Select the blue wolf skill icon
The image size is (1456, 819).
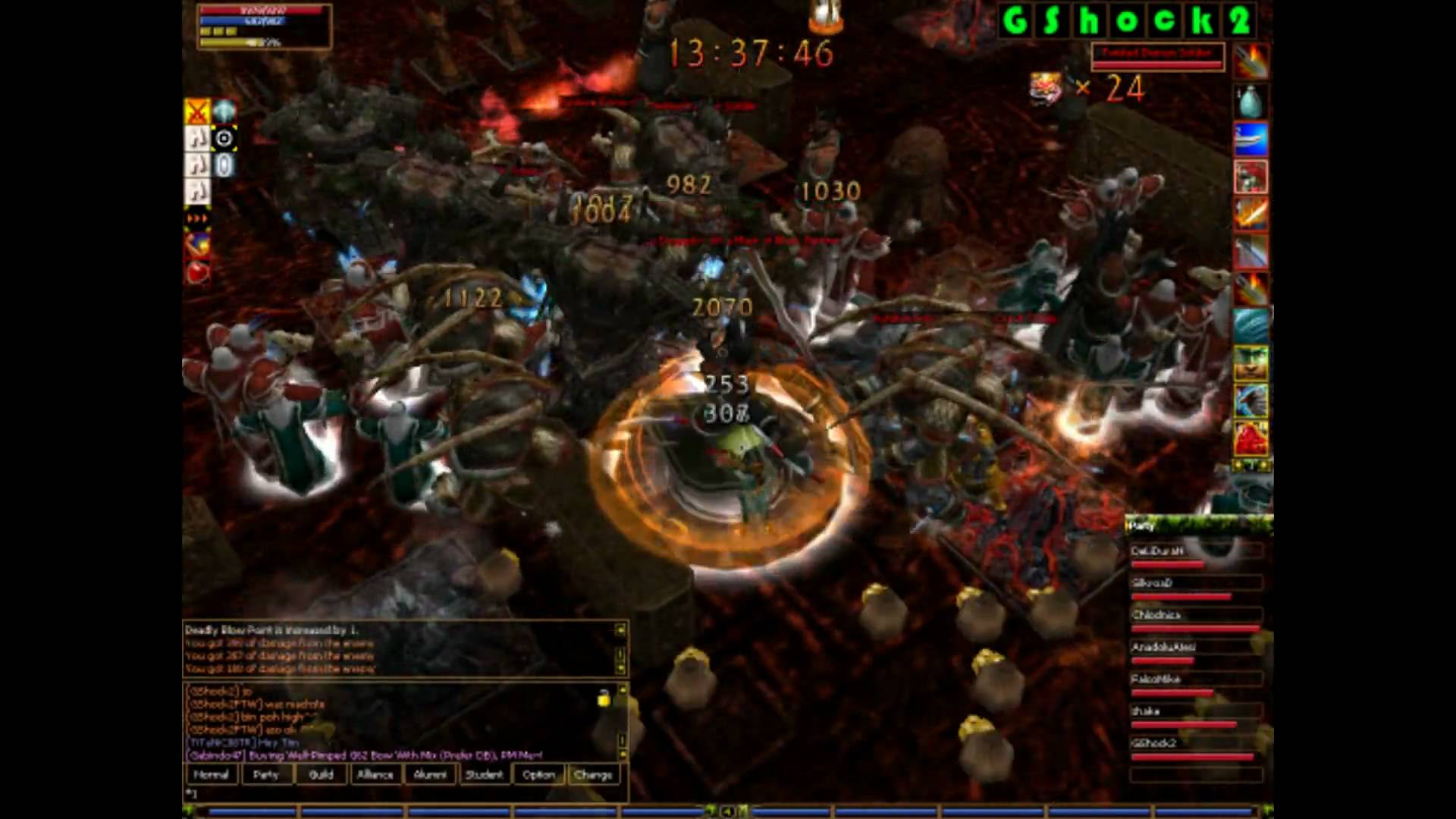tap(1250, 400)
